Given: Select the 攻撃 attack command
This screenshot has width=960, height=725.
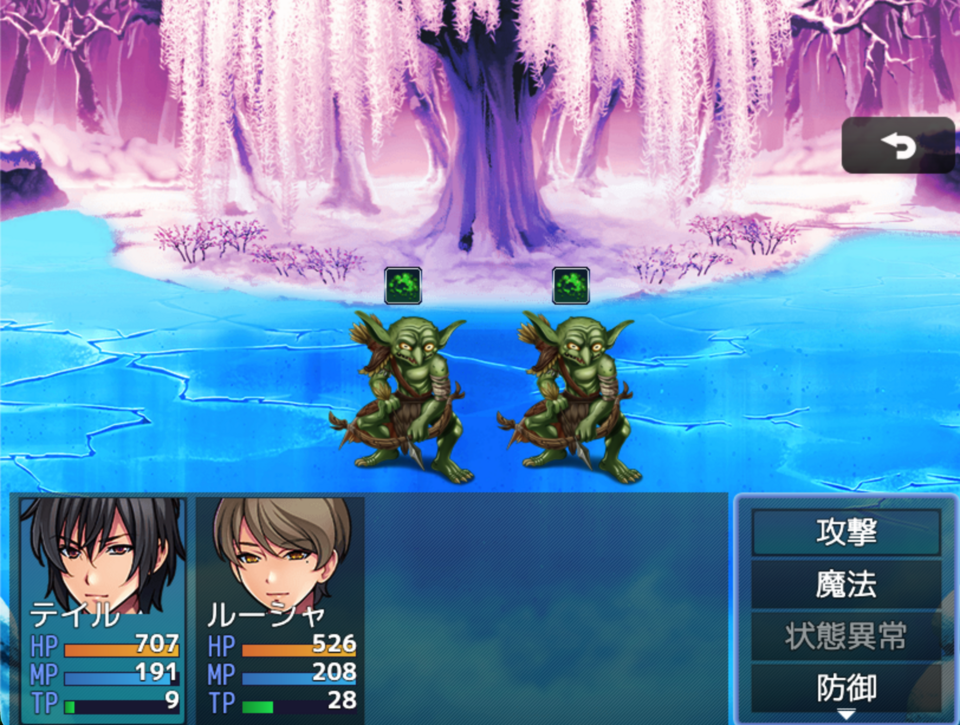Looking at the screenshot, I should click(846, 533).
